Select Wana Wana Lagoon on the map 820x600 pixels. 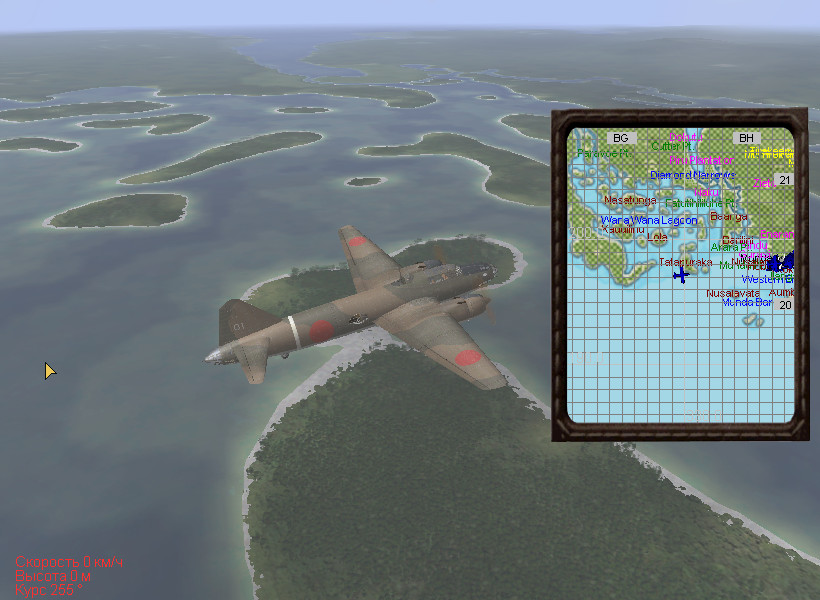649,220
